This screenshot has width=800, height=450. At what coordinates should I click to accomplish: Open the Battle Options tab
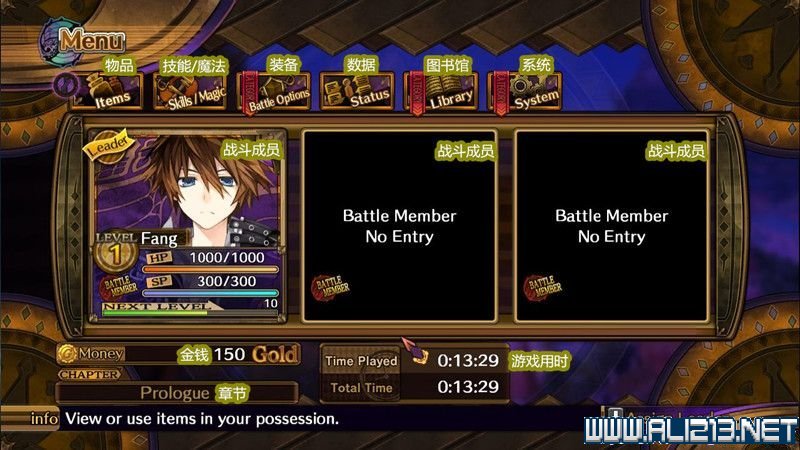[x=273, y=93]
